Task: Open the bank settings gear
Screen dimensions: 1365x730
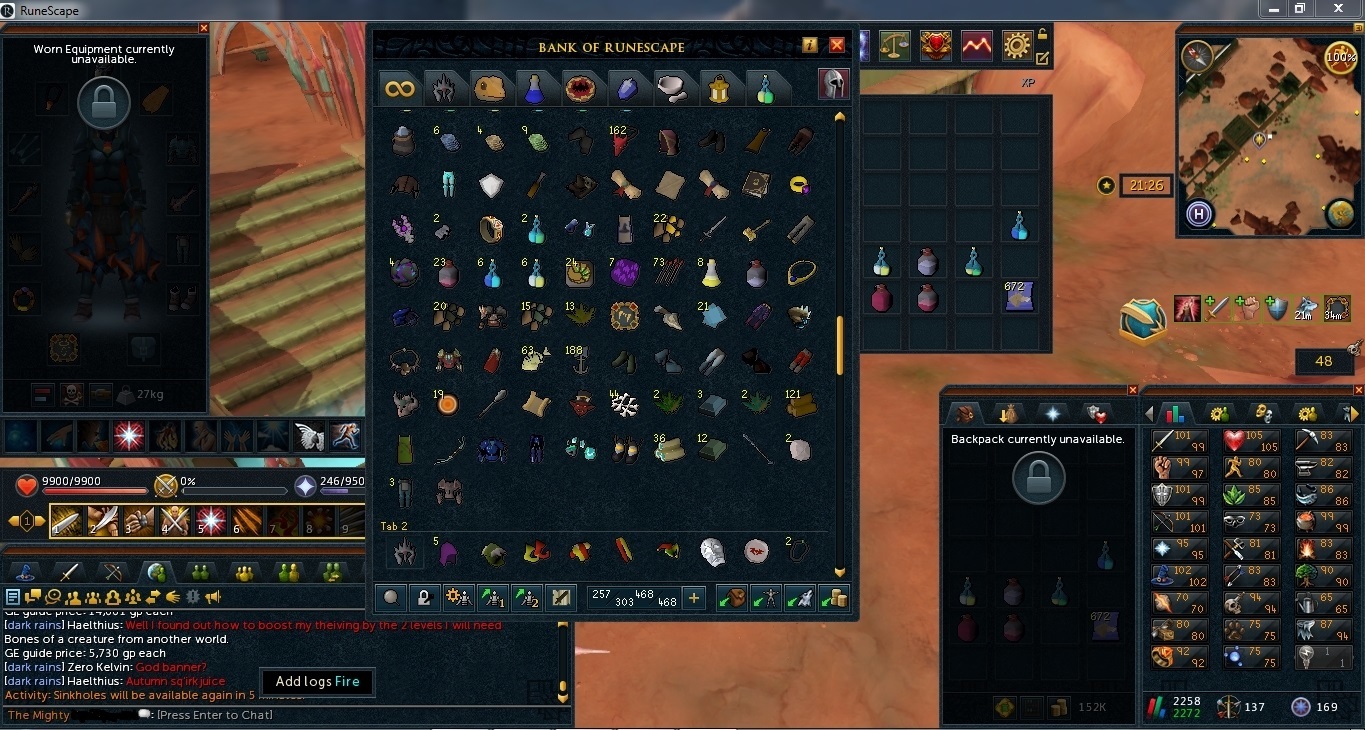Action: tap(457, 597)
